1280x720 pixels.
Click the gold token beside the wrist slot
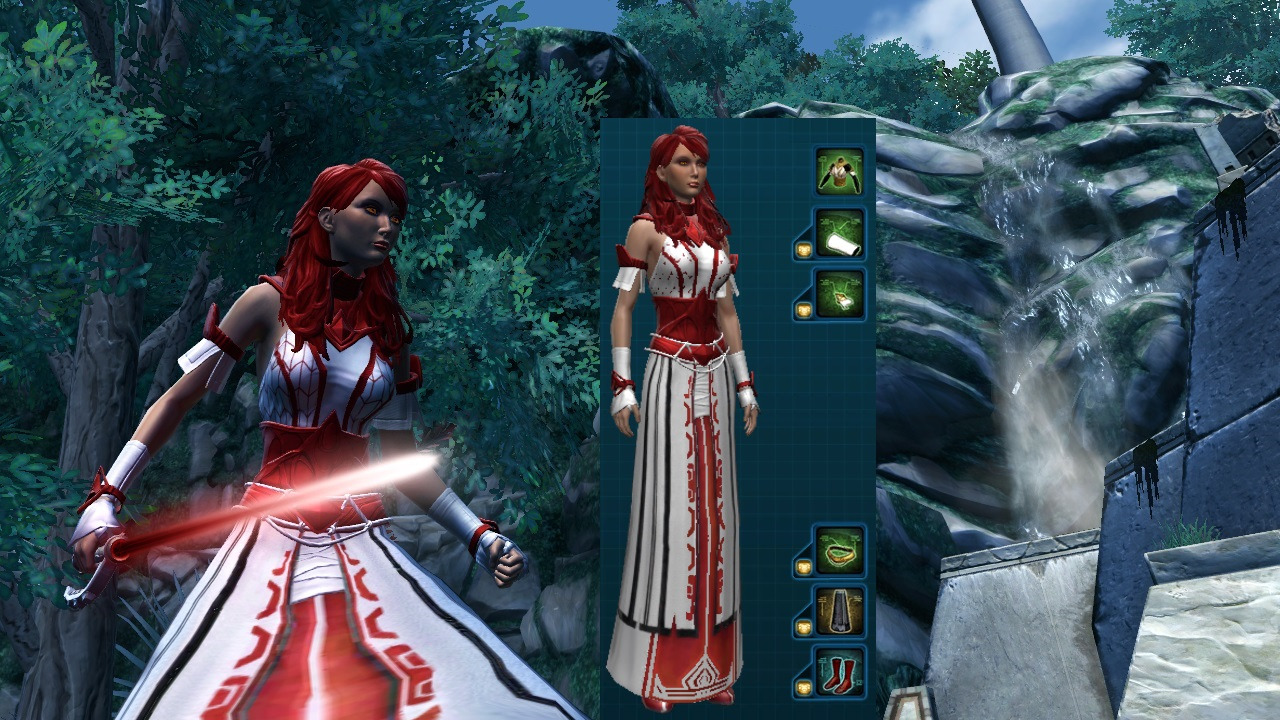pyautogui.click(x=803, y=248)
